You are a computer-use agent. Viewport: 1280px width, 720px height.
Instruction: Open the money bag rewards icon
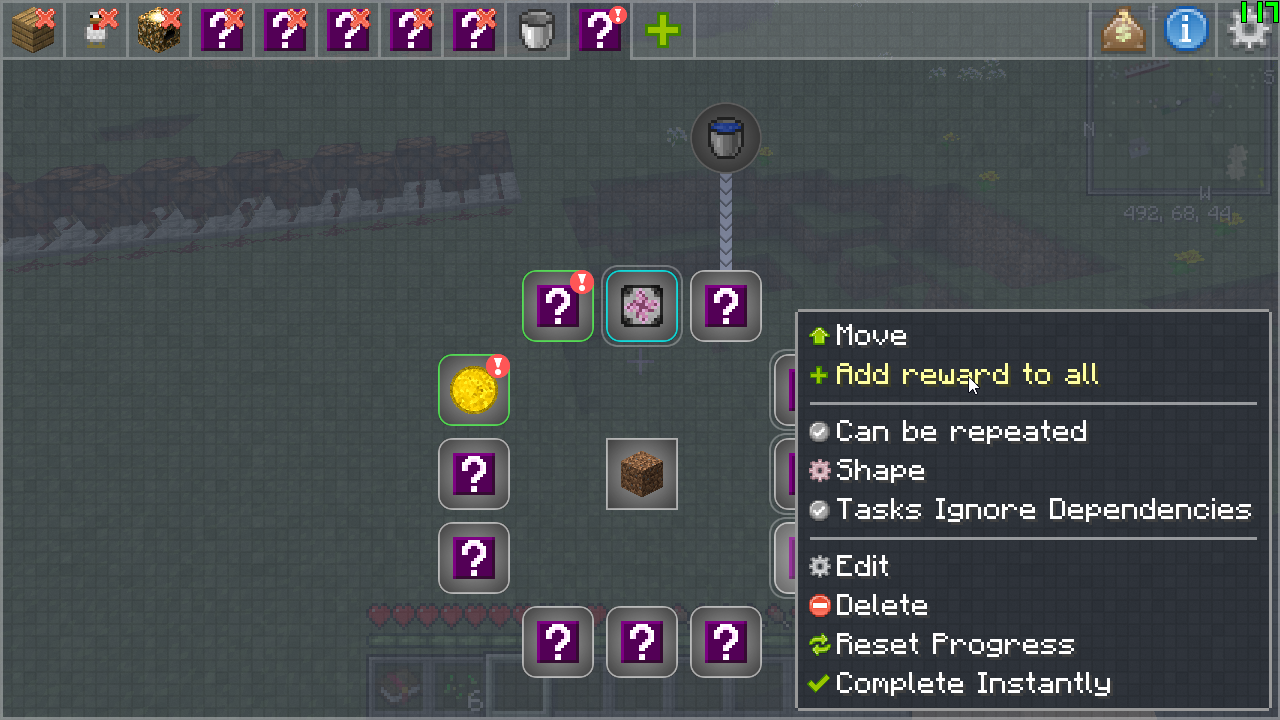click(1123, 30)
